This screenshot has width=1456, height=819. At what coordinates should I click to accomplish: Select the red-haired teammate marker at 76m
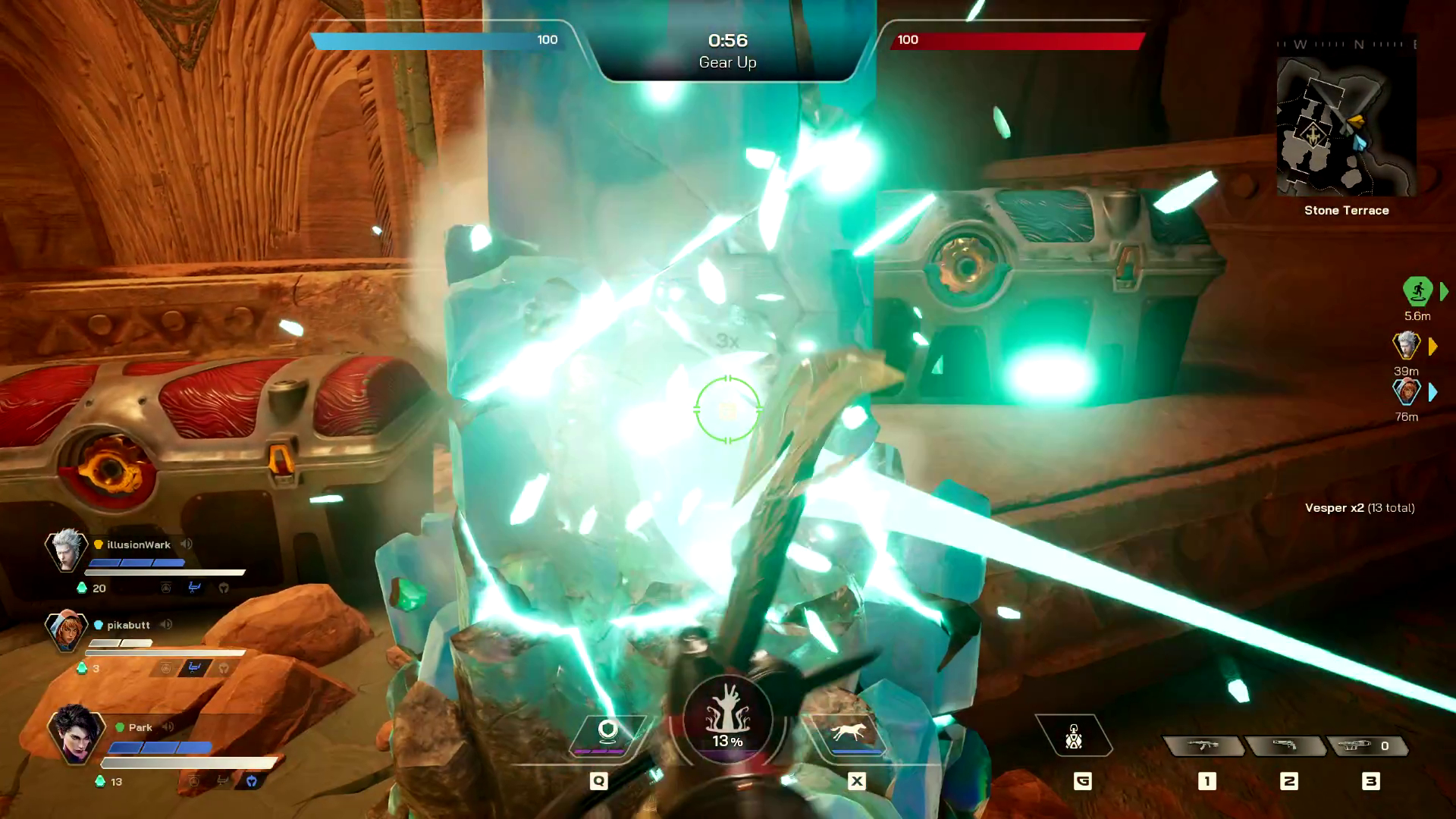[1407, 392]
